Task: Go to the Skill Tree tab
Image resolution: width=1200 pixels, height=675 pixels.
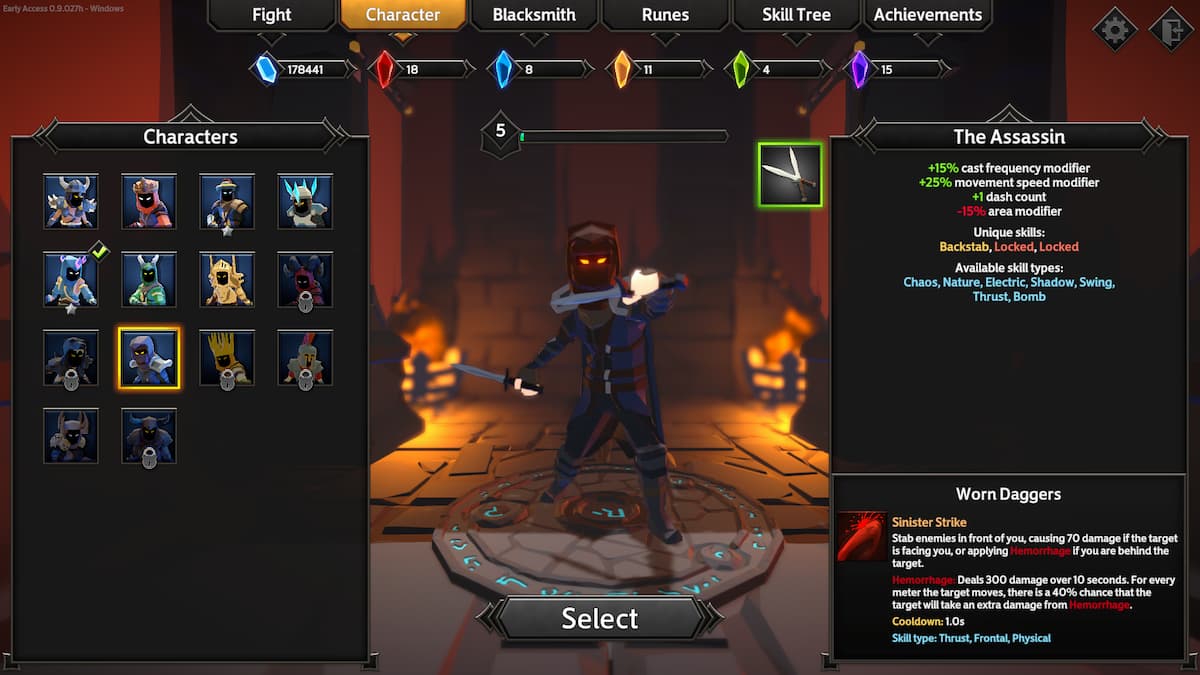Action: coord(796,15)
